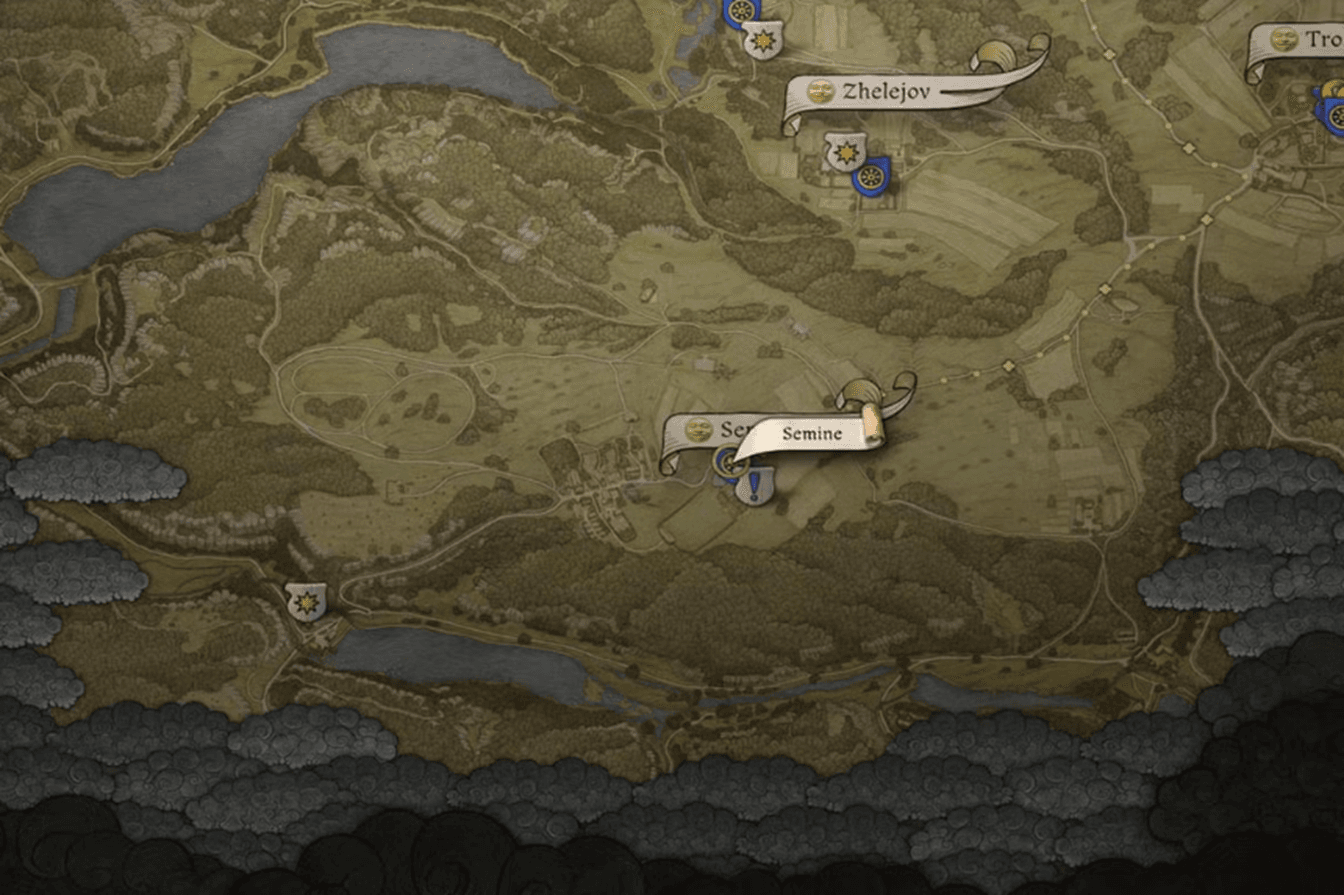Select the blue marker at the right map edge
Image resolution: width=1344 pixels, height=895 pixels.
(x=1336, y=117)
